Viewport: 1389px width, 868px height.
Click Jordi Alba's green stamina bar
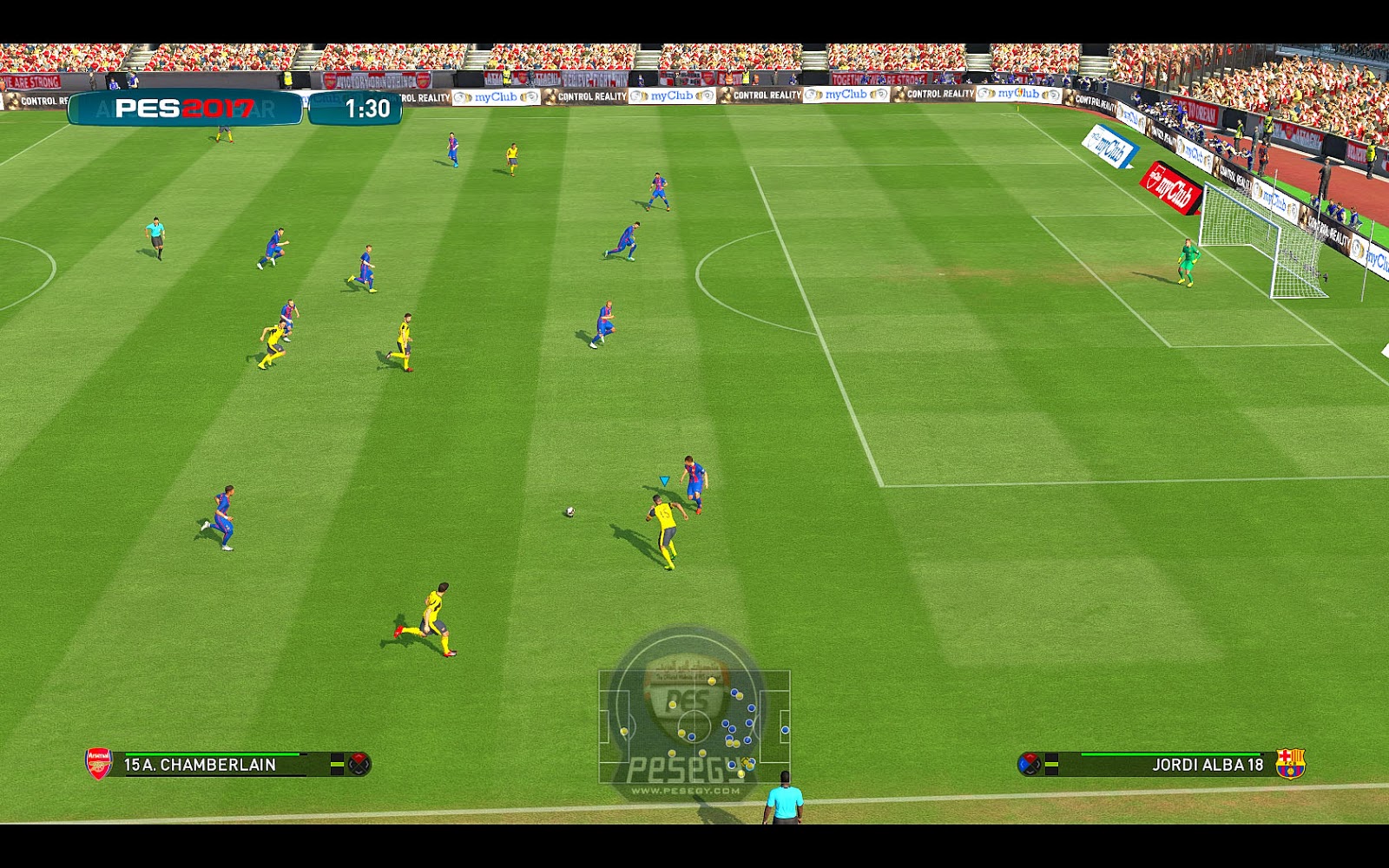click(x=1172, y=754)
